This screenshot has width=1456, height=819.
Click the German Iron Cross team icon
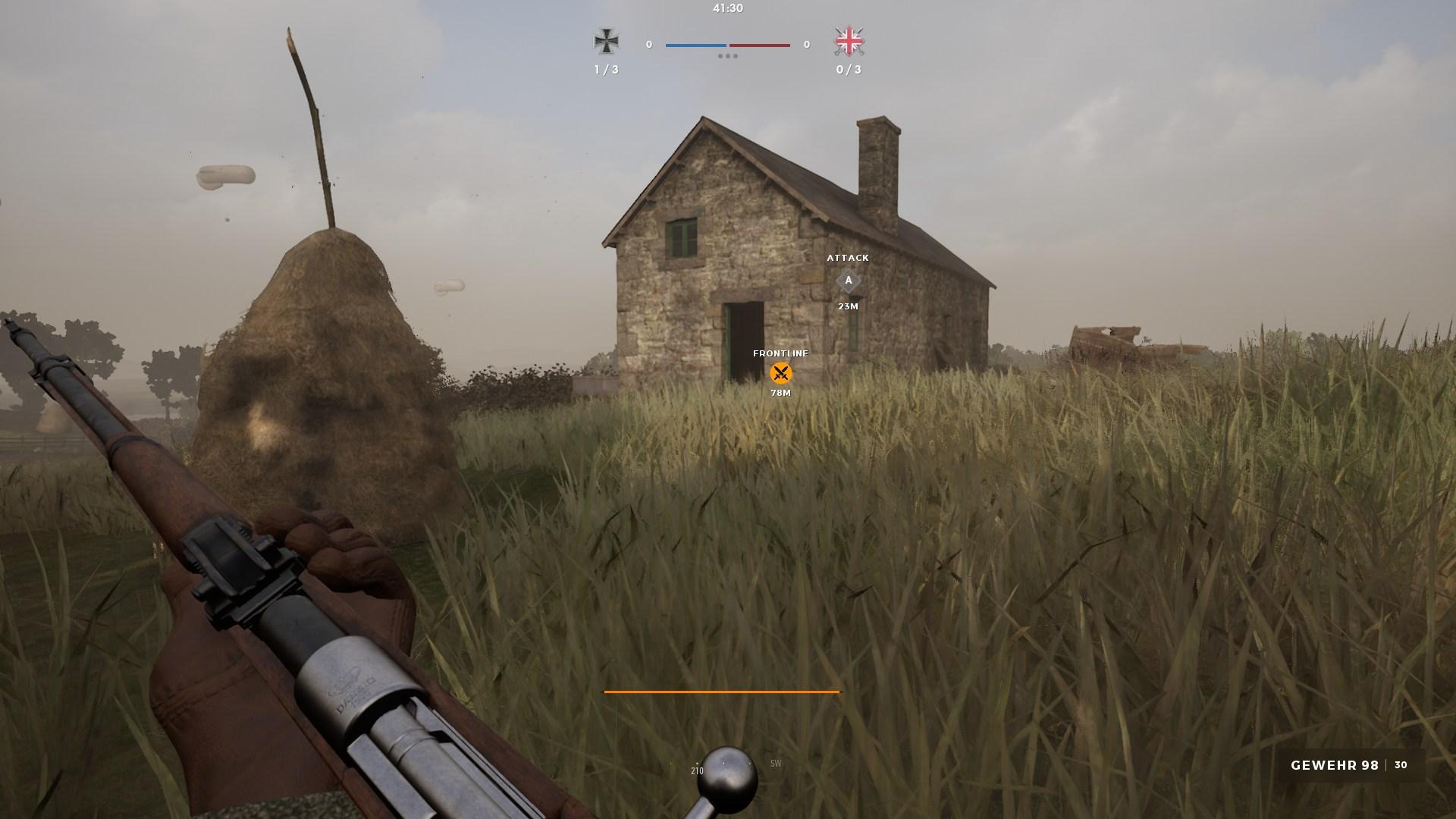tap(606, 42)
